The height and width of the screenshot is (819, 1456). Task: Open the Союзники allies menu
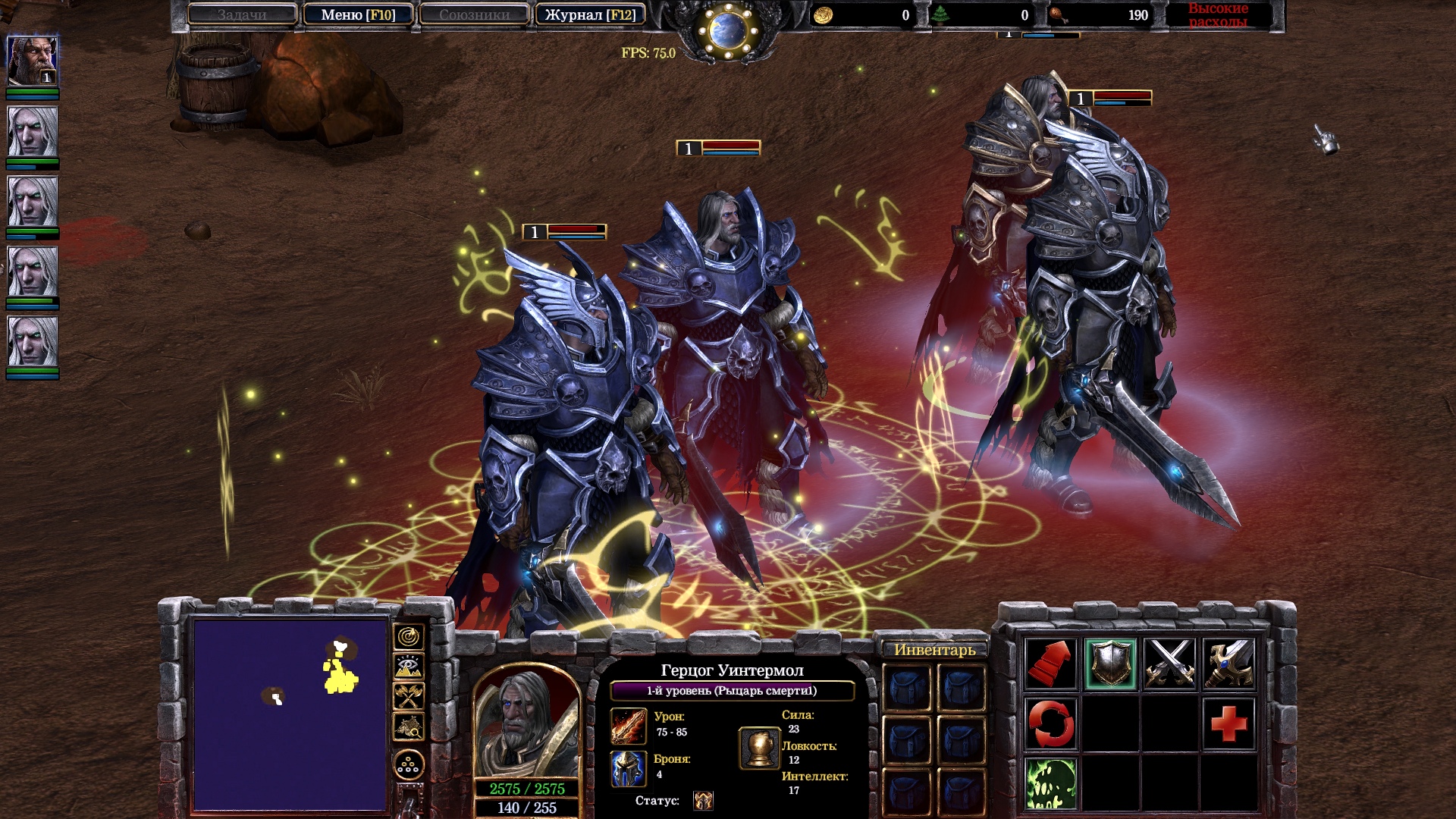tap(474, 14)
